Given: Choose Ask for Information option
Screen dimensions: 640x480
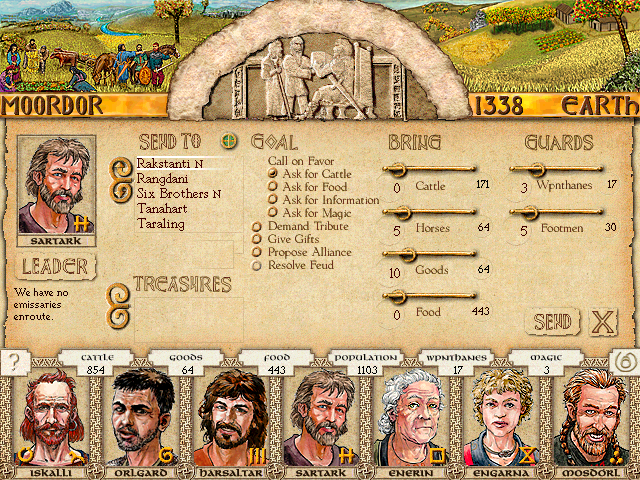Looking at the screenshot, I should click(x=328, y=200).
